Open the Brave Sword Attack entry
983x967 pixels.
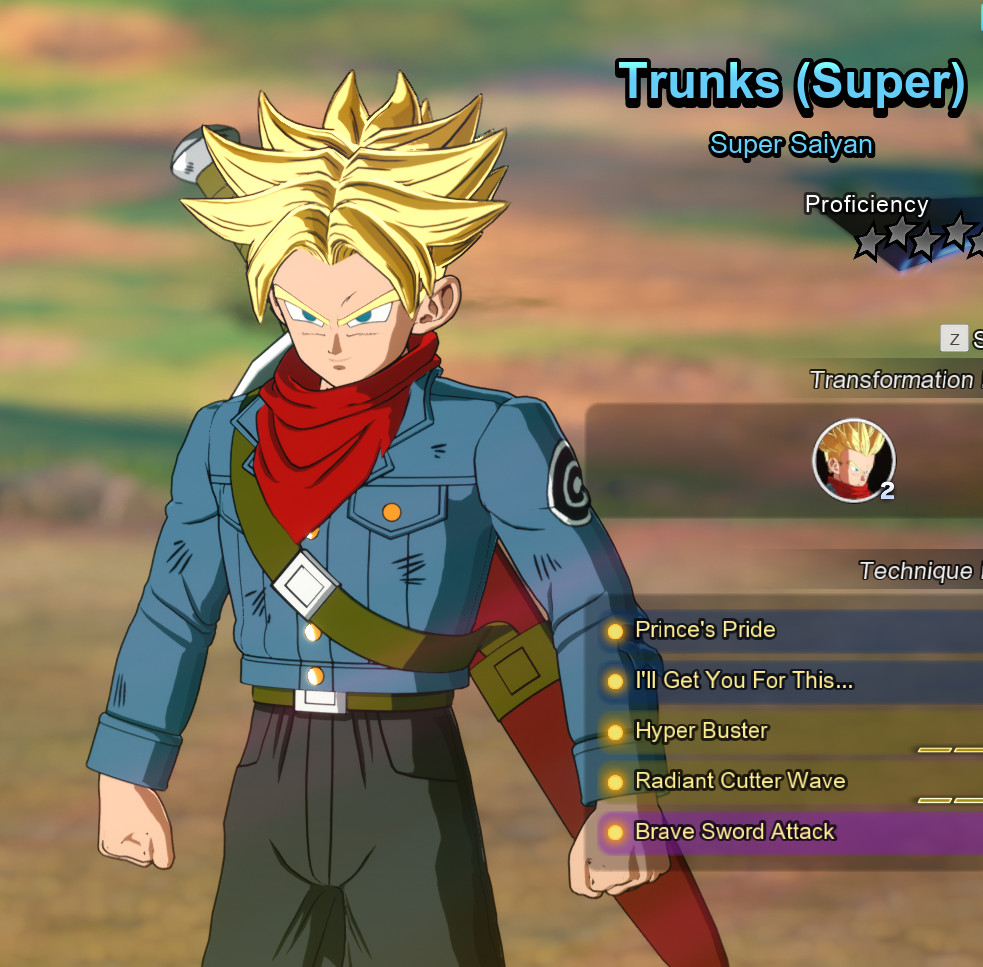click(x=734, y=832)
